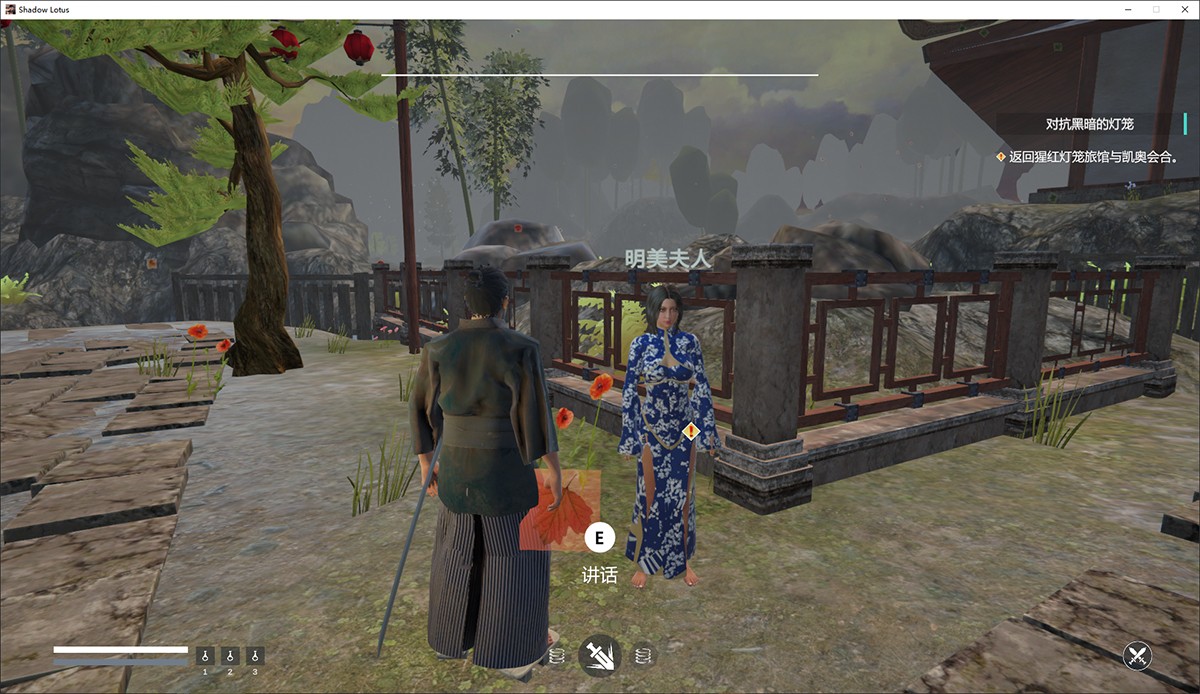Select potion slot number 2
Screen dimensions: 1200x694
[230, 656]
